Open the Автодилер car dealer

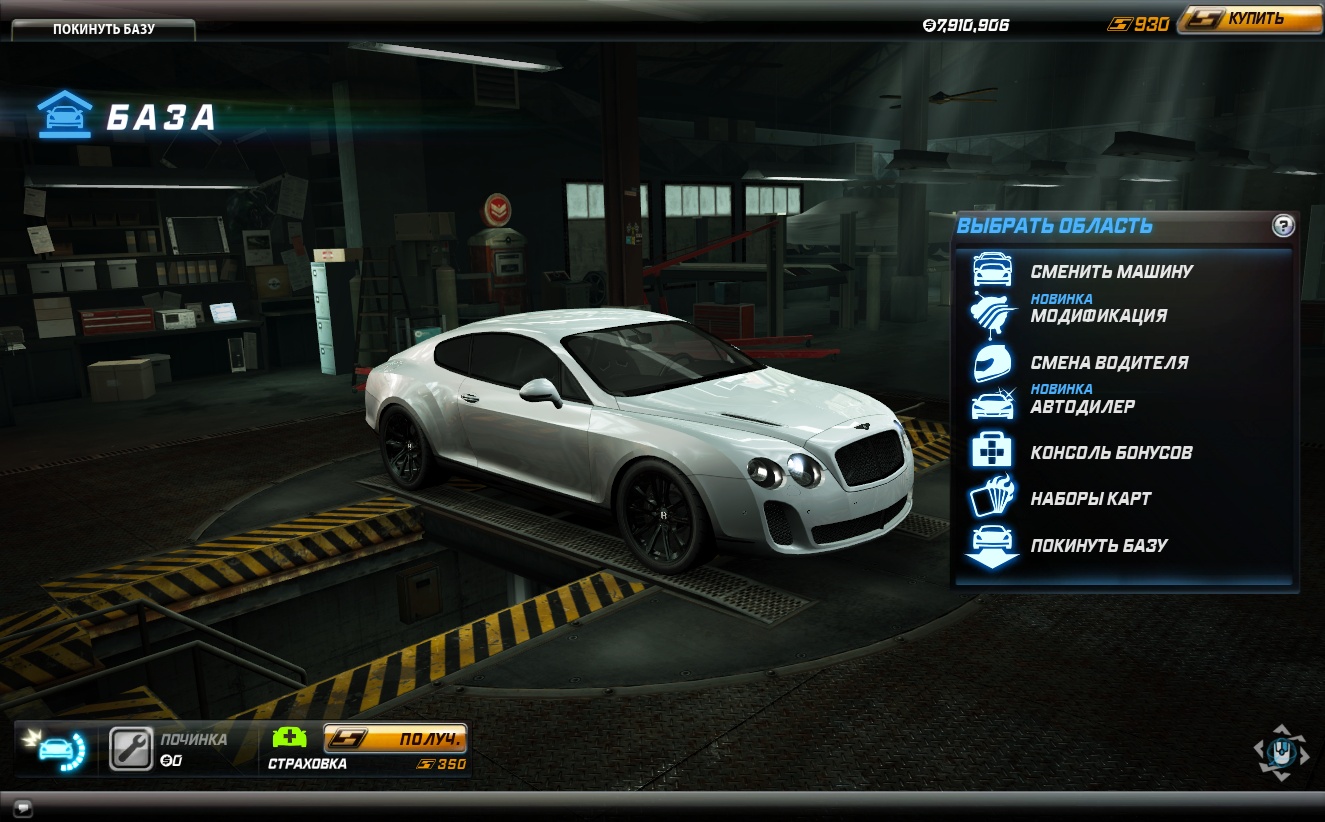click(1082, 406)
